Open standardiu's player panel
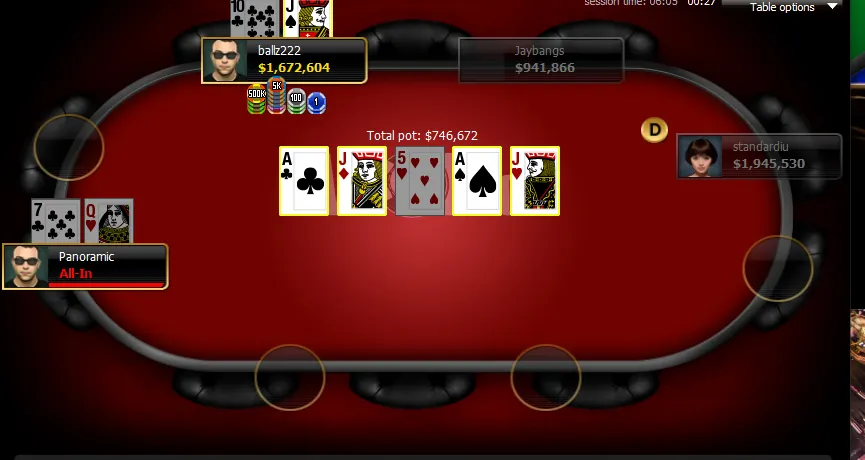 [759, 156]
